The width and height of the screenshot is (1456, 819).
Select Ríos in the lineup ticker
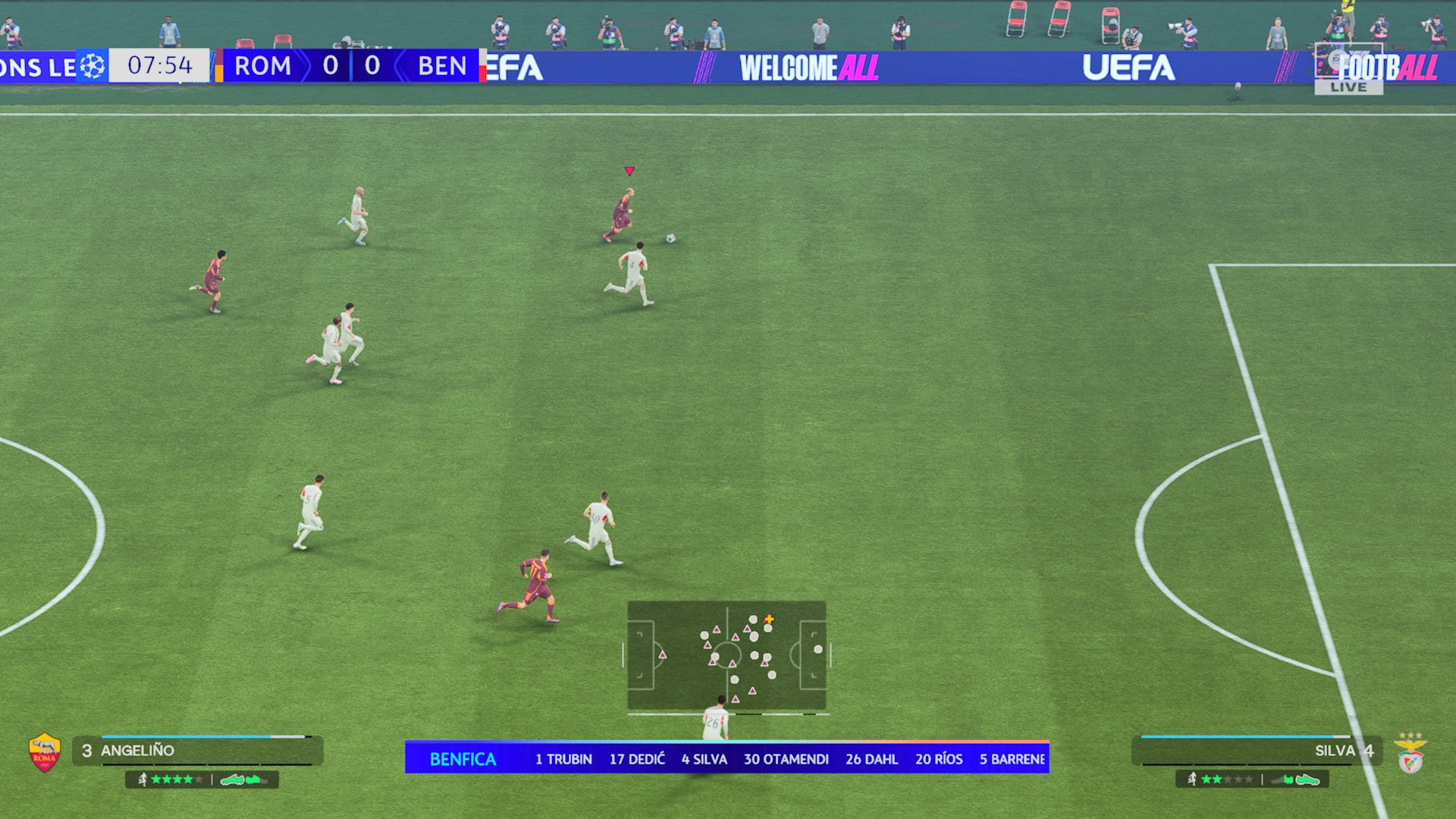pyautogui.click(x=939, y=759)
